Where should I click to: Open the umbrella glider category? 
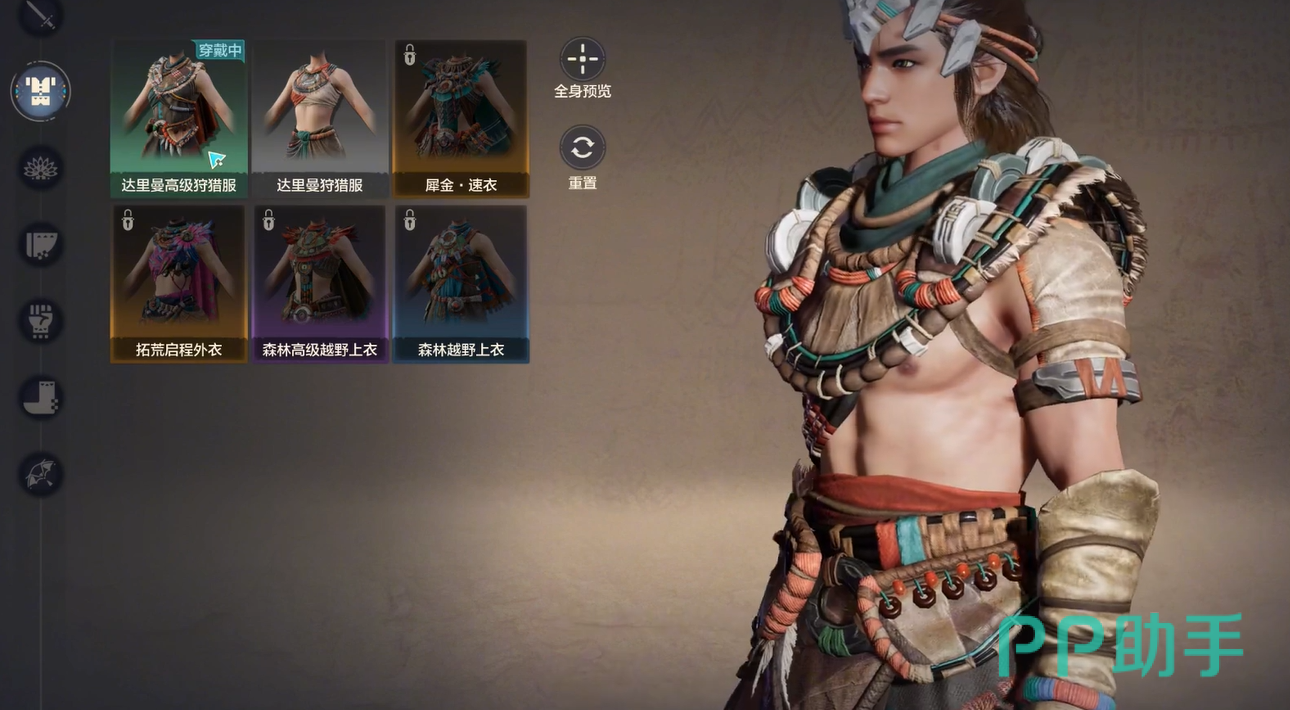point(41,474)
